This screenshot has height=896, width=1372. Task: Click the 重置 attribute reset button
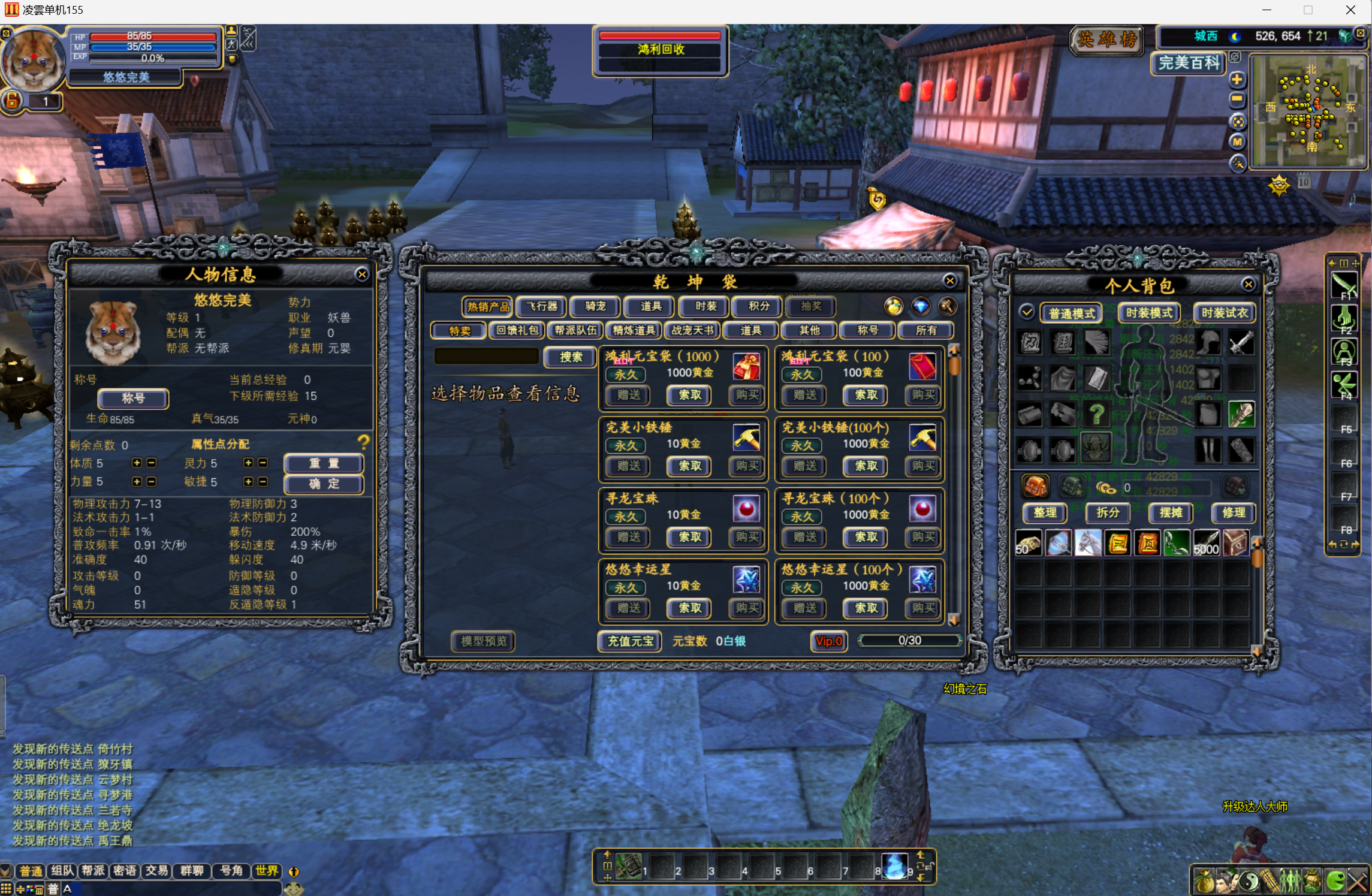click(324, 463)
